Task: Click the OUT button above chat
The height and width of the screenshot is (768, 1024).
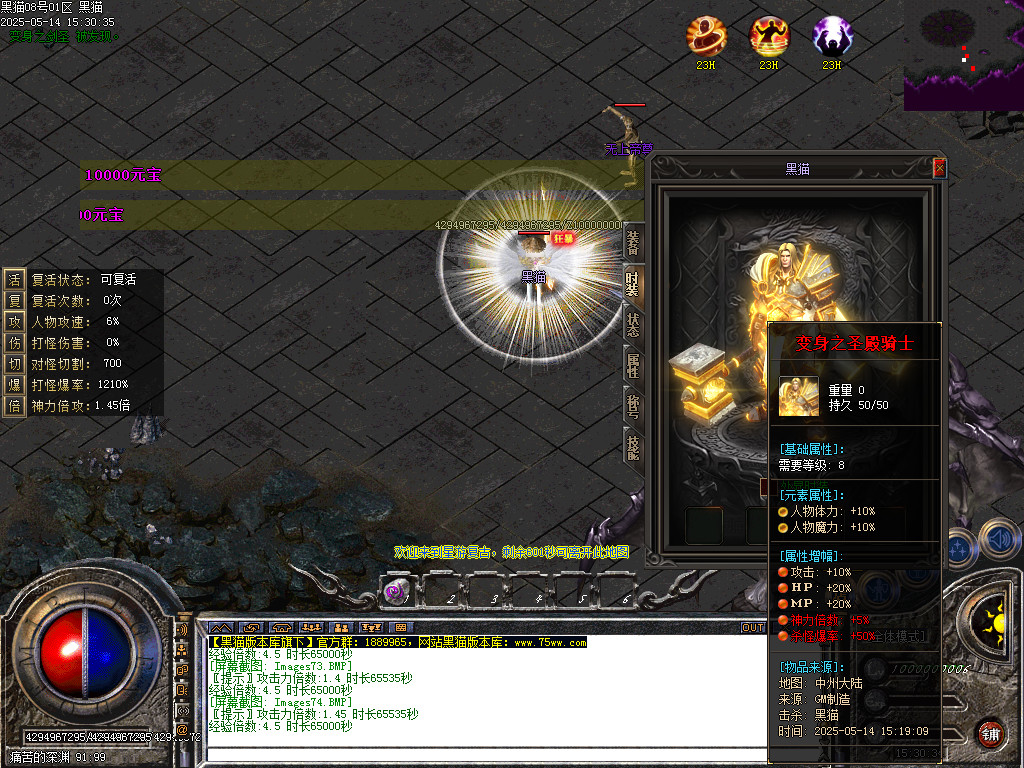Action: [752, 628]
